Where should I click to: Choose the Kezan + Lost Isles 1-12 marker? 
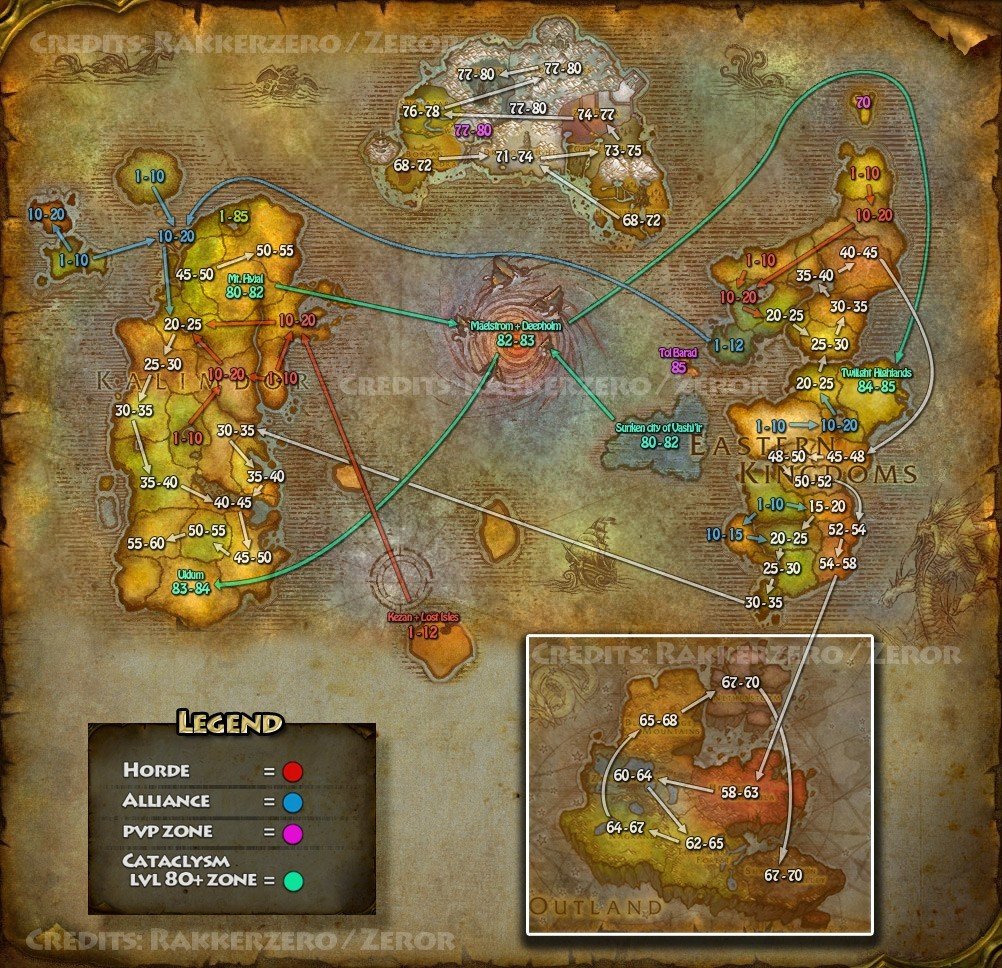pos(423,625)
